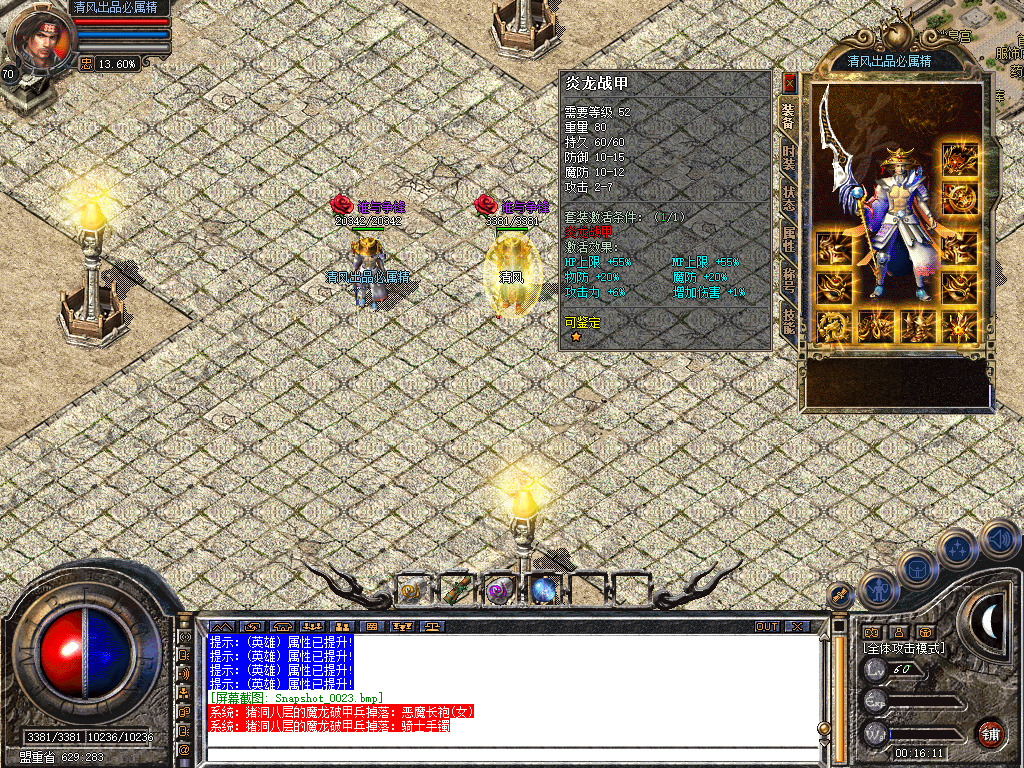This screenshot has width=1024, height=768.
Task: Select the 称号 title tab
Action: pos(789,281)
